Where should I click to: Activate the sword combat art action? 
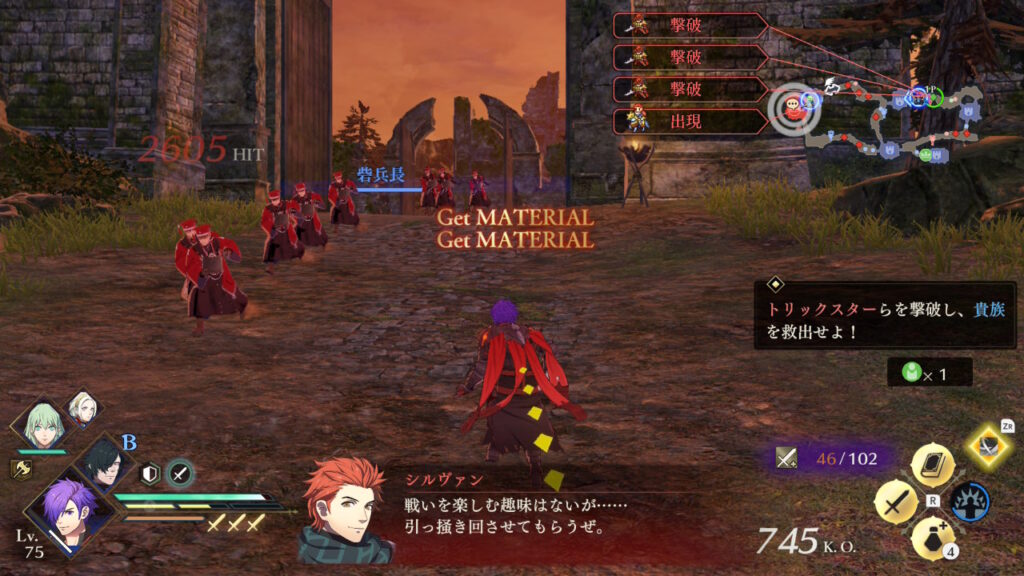pyautogui.click(x=896, y=501)
